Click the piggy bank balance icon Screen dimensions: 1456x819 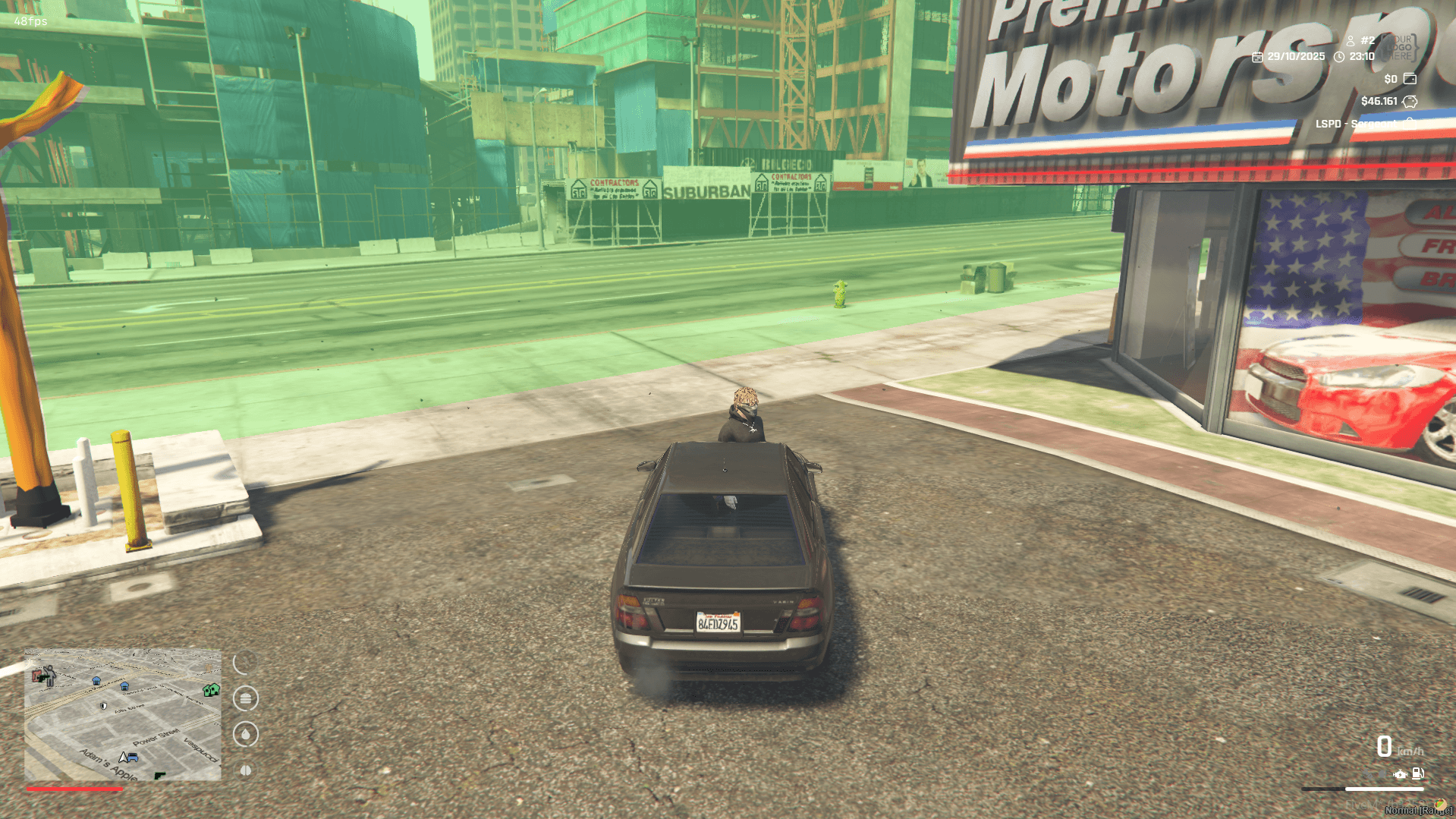1410,101
